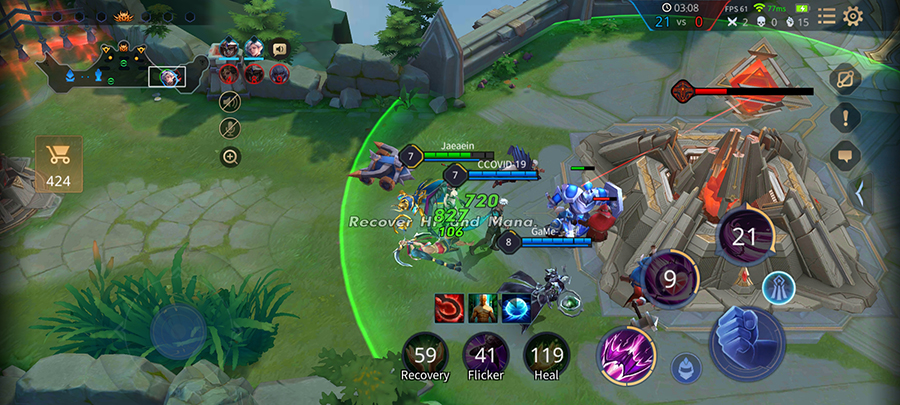
Task: Open the quick chat speech bubble
Action: [845, 155]
